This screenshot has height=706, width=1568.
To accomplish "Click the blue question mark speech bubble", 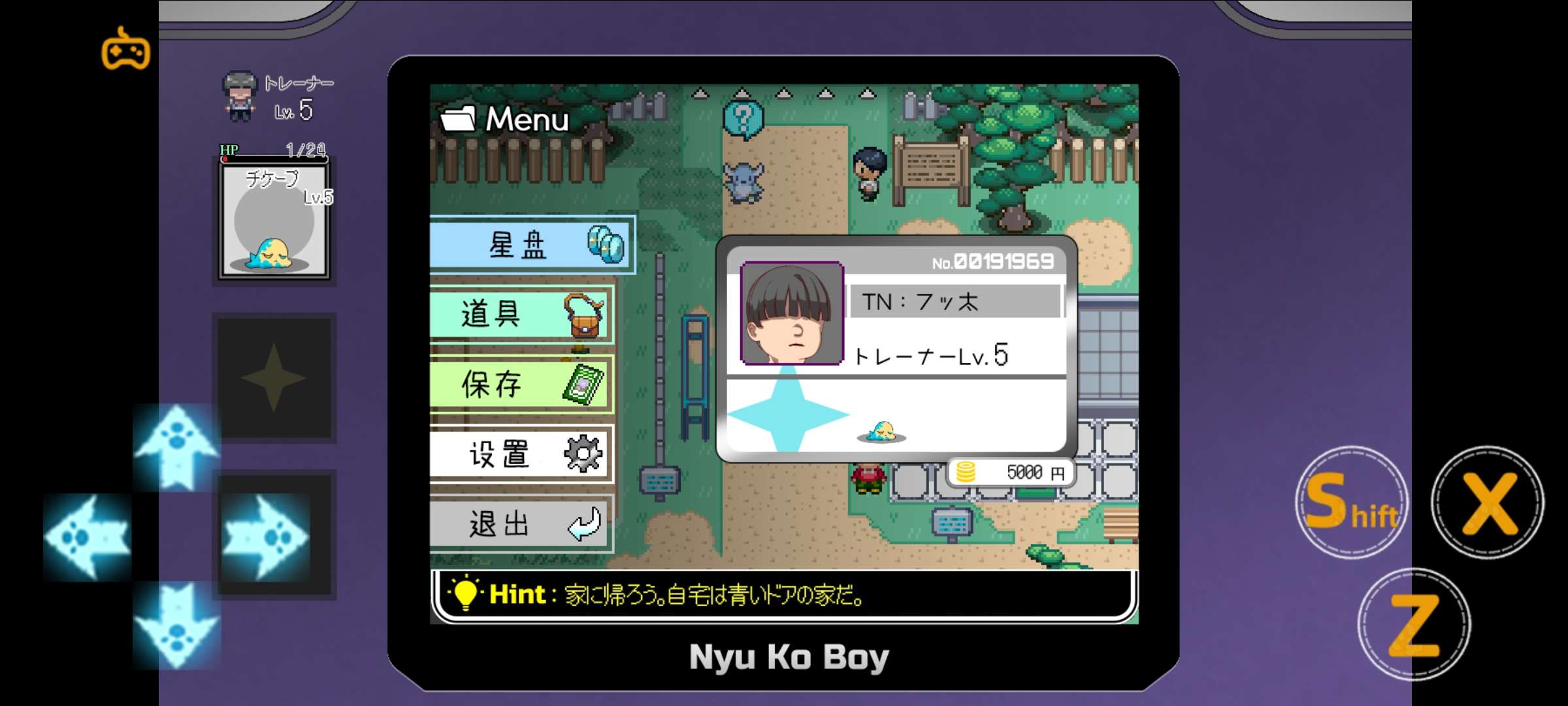I will tap(743, 120).
